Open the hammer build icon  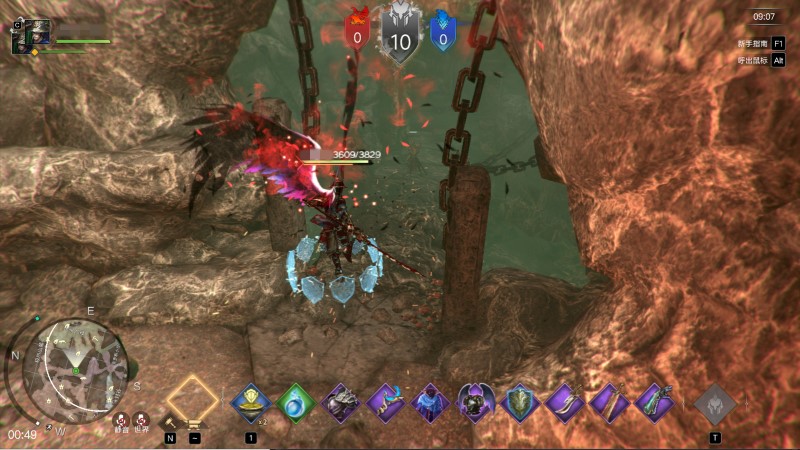(x=170, y=421)
